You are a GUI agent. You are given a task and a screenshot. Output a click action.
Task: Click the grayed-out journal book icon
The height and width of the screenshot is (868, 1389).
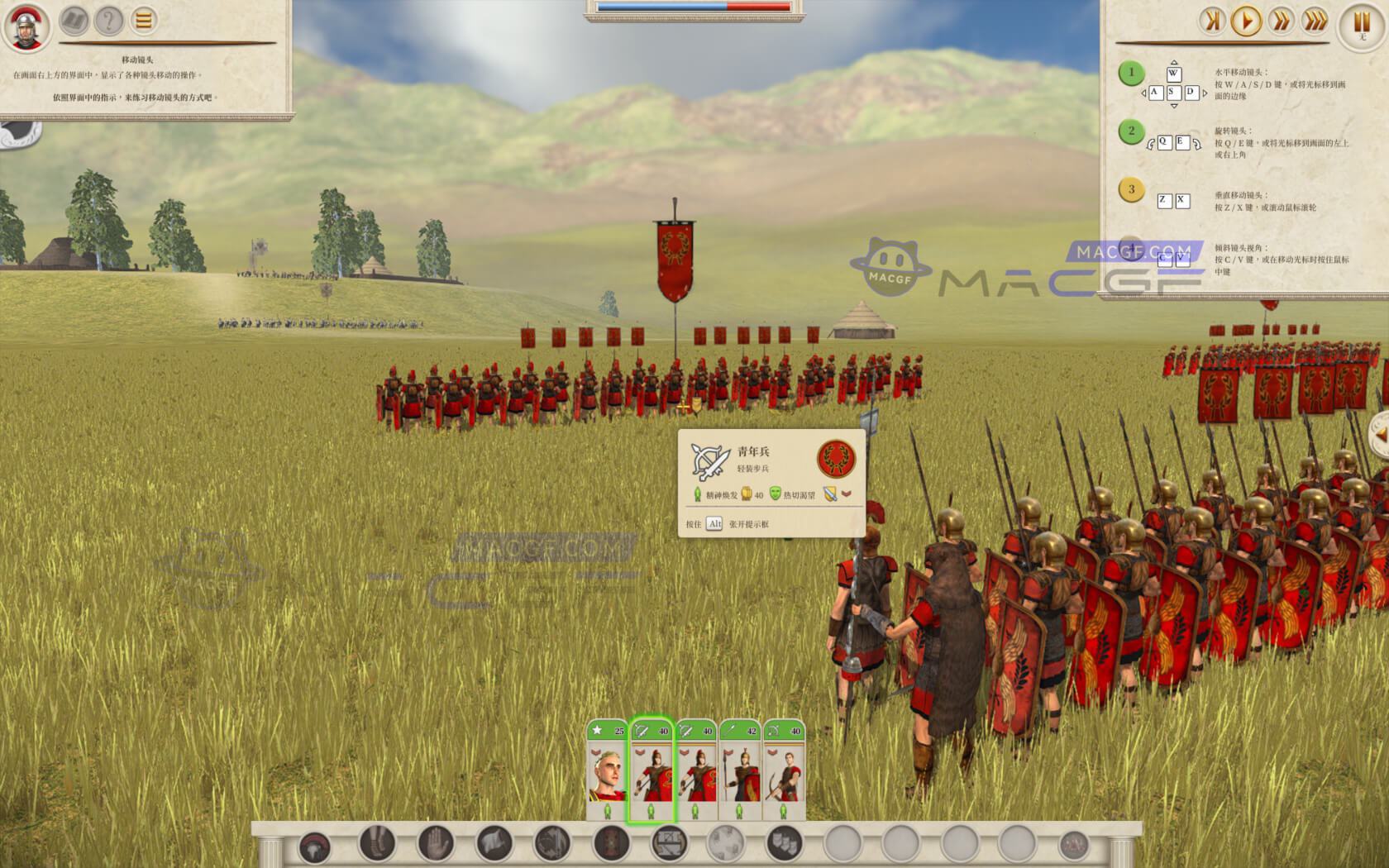(x=74, y=21)
